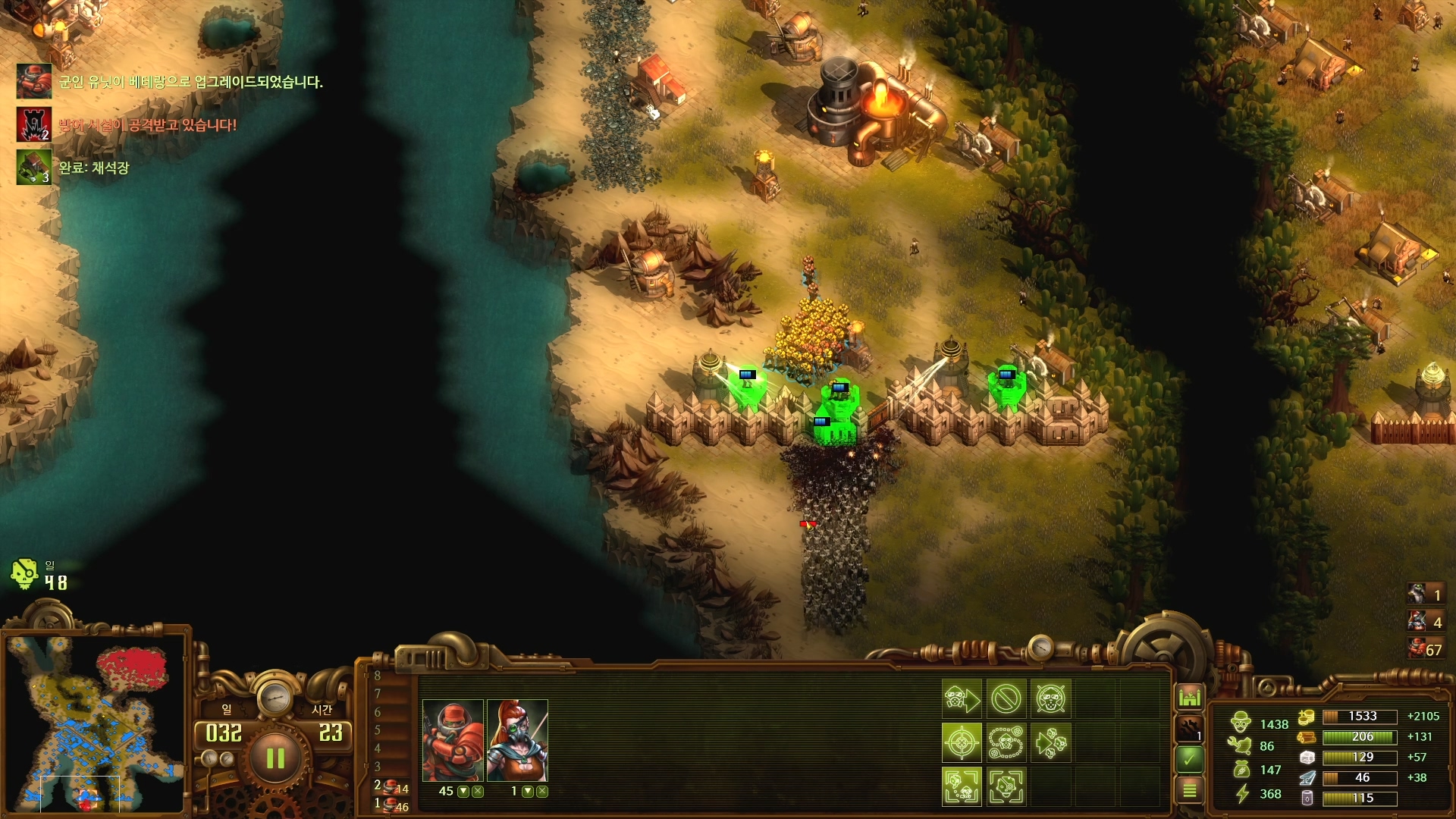Image resolution: width=1456 pixels, height=819 pixels.
Task: Choose the crosshair attack command
Action: coord(962,742)
